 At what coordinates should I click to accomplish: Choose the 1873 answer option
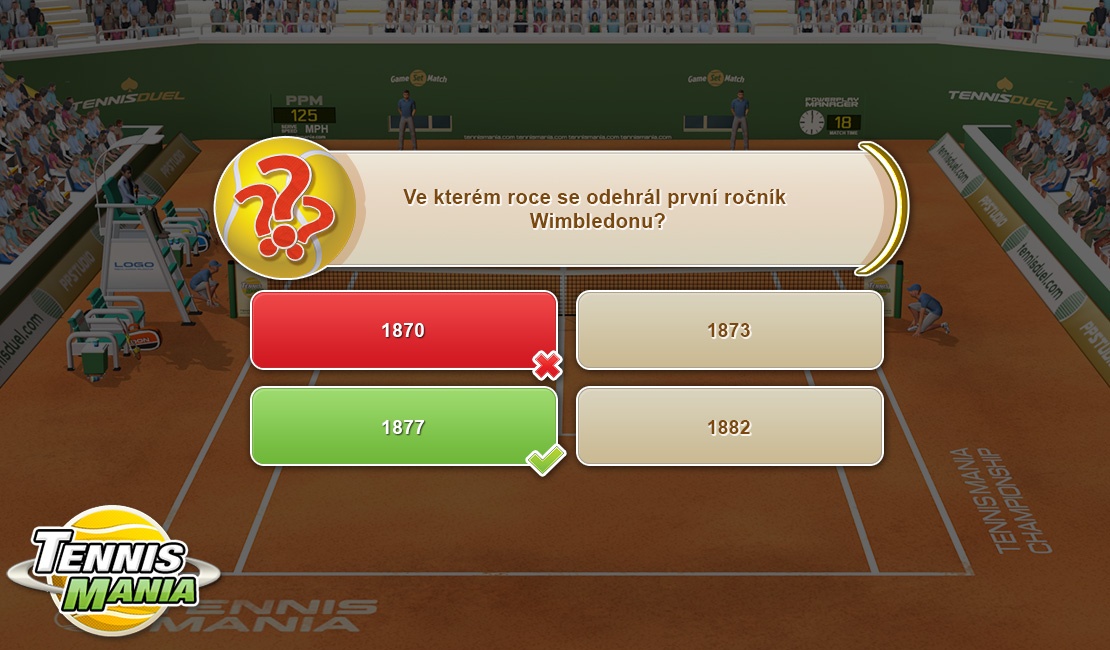click(x=729, y=330)
